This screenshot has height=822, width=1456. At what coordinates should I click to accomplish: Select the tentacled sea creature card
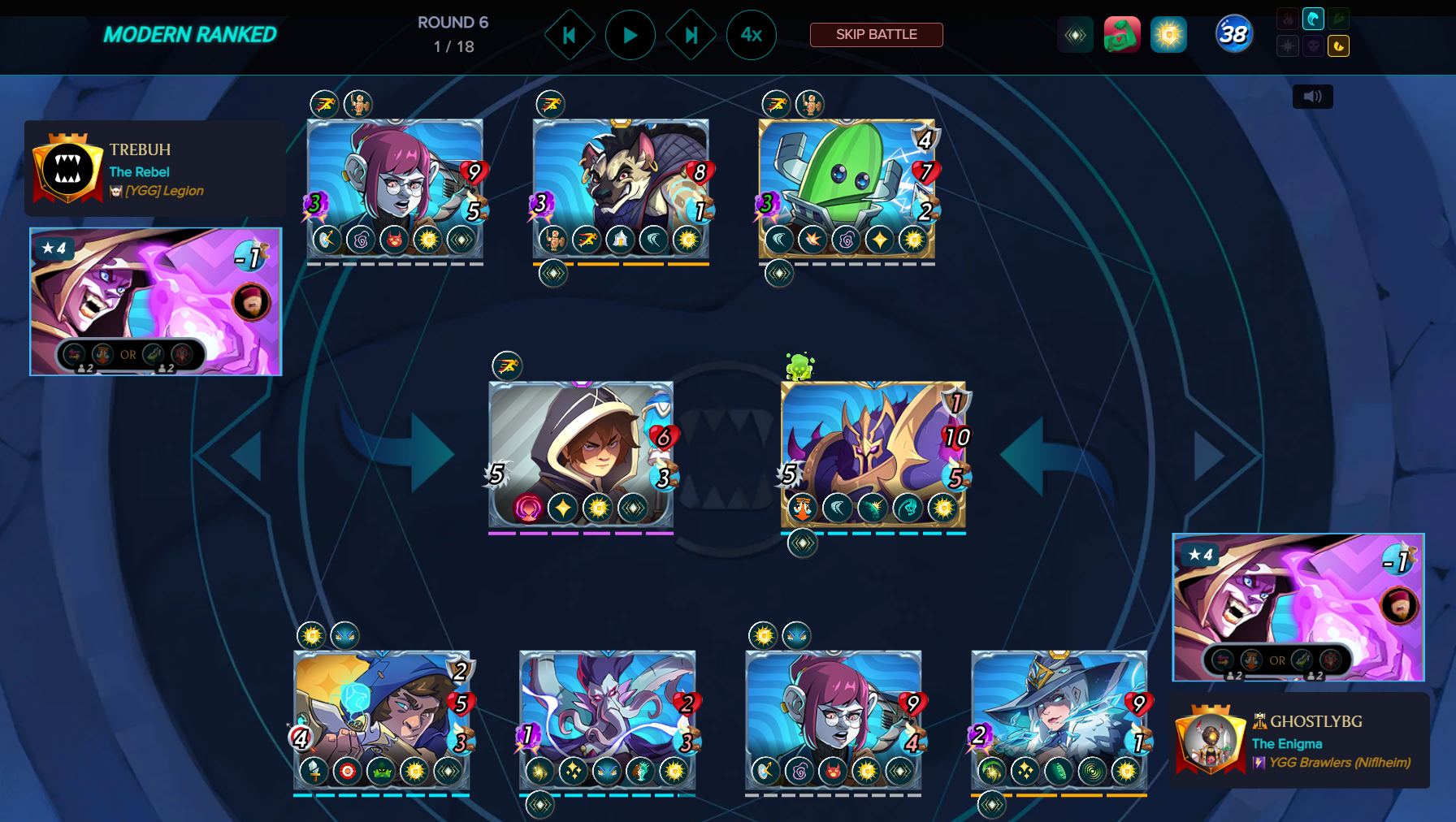[x=607, y=719]
